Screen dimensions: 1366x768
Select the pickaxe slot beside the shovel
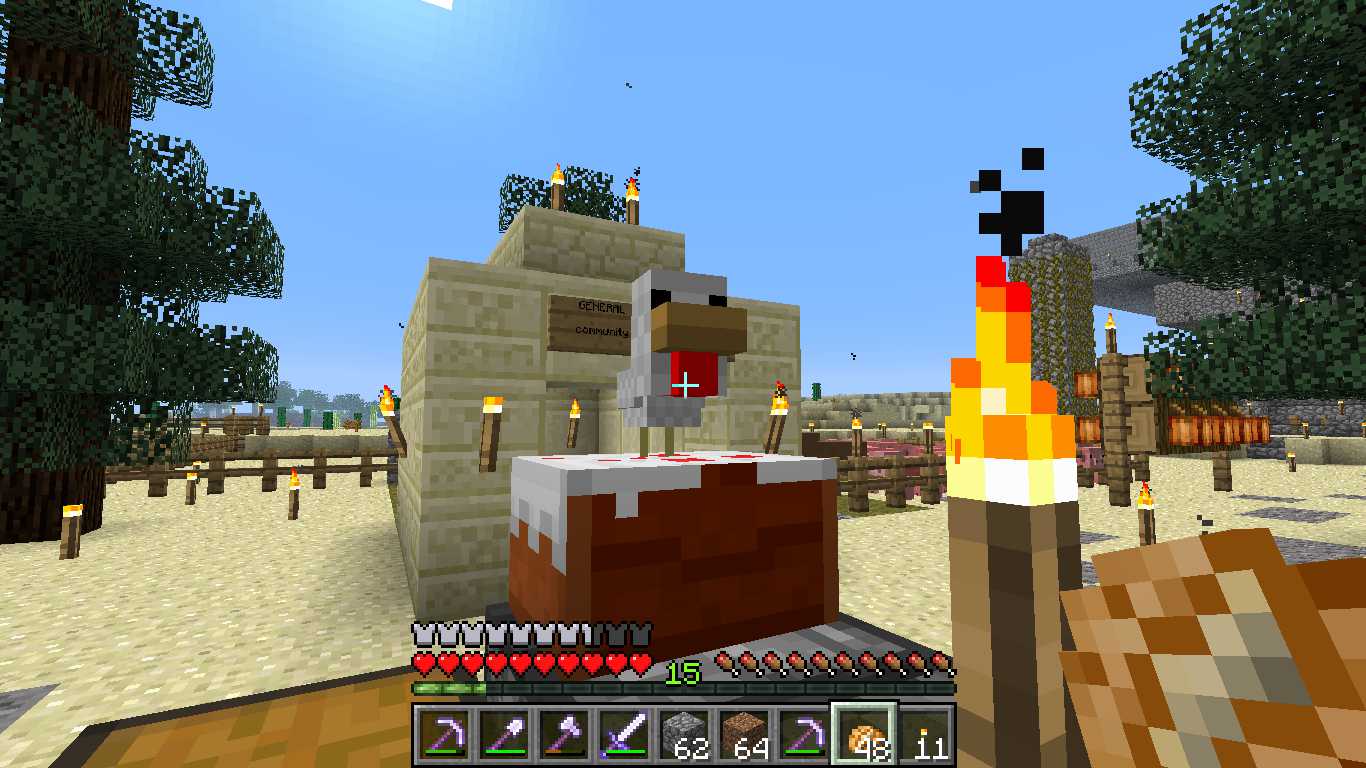(x=443, y=735)
